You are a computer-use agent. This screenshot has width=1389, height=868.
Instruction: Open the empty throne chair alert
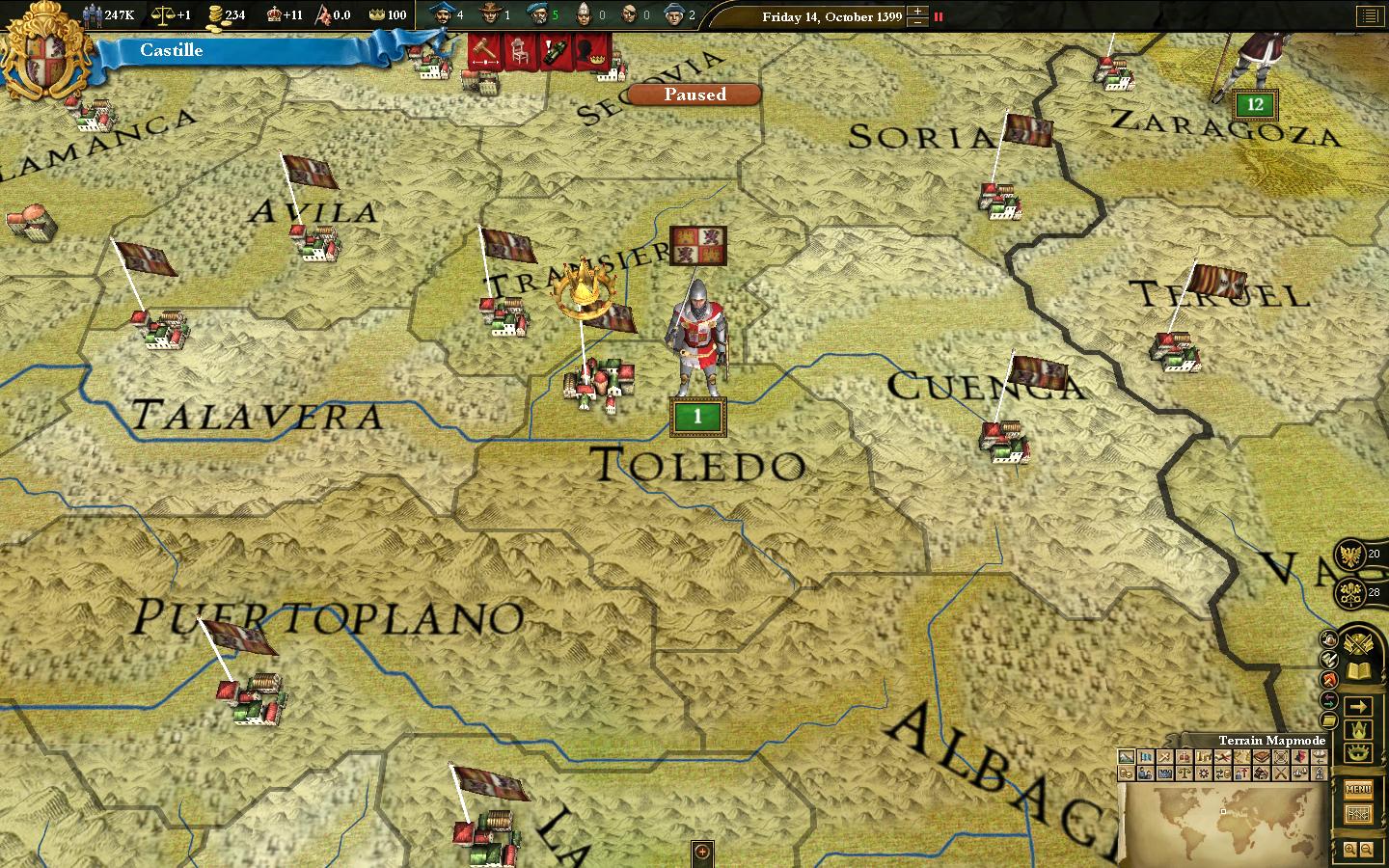tap(519, 50)
